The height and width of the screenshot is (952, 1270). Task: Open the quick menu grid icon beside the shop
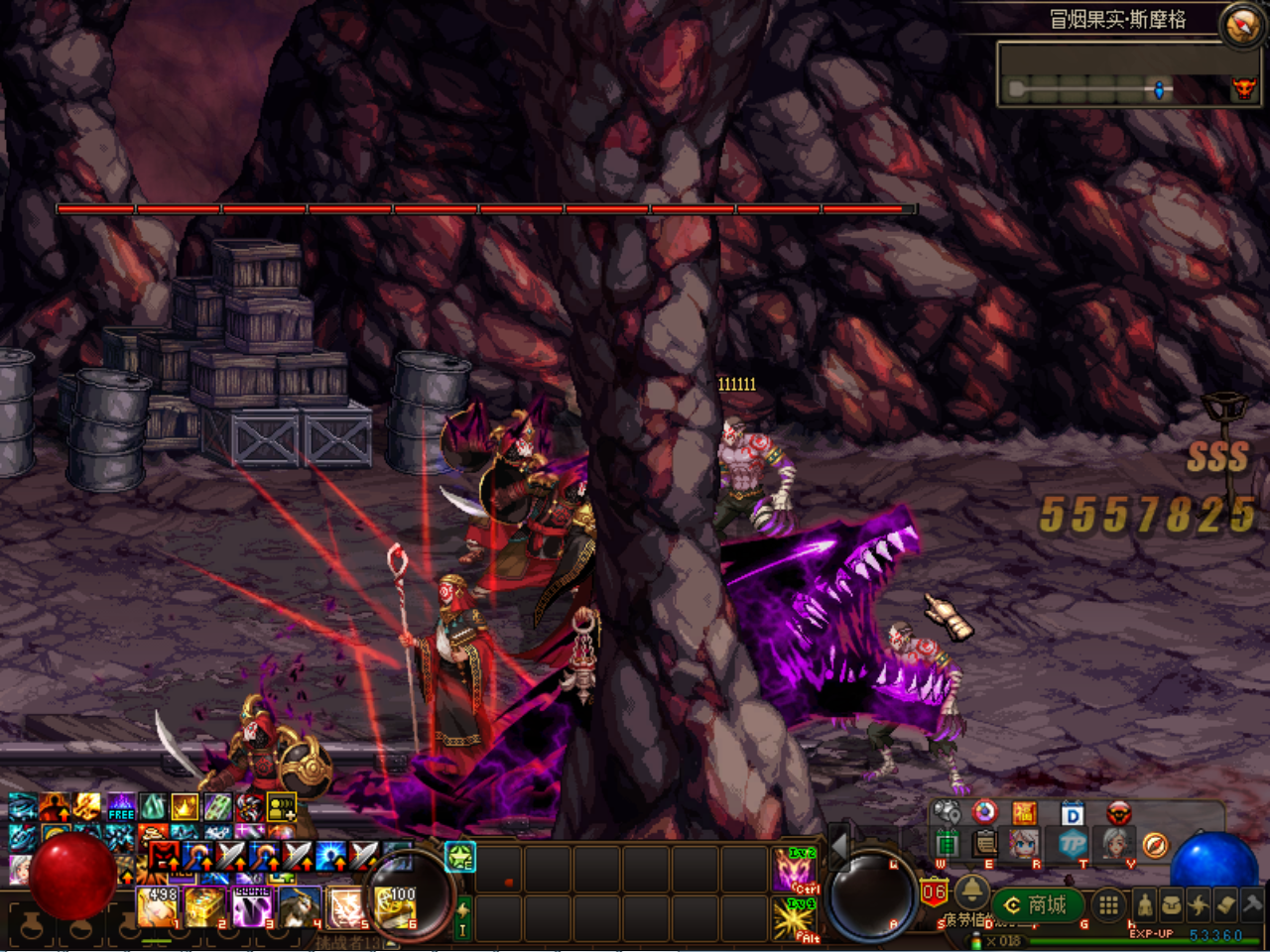click(1107, 905)
